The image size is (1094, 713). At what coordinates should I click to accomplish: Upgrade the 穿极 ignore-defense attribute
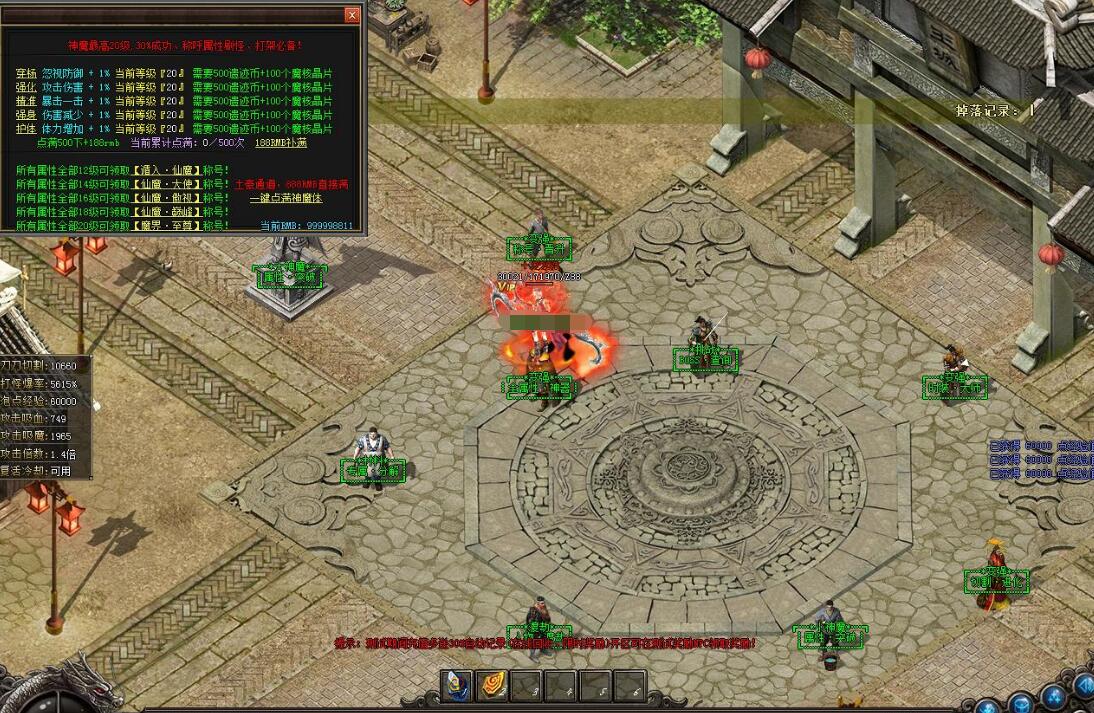[x=27, y=74]
